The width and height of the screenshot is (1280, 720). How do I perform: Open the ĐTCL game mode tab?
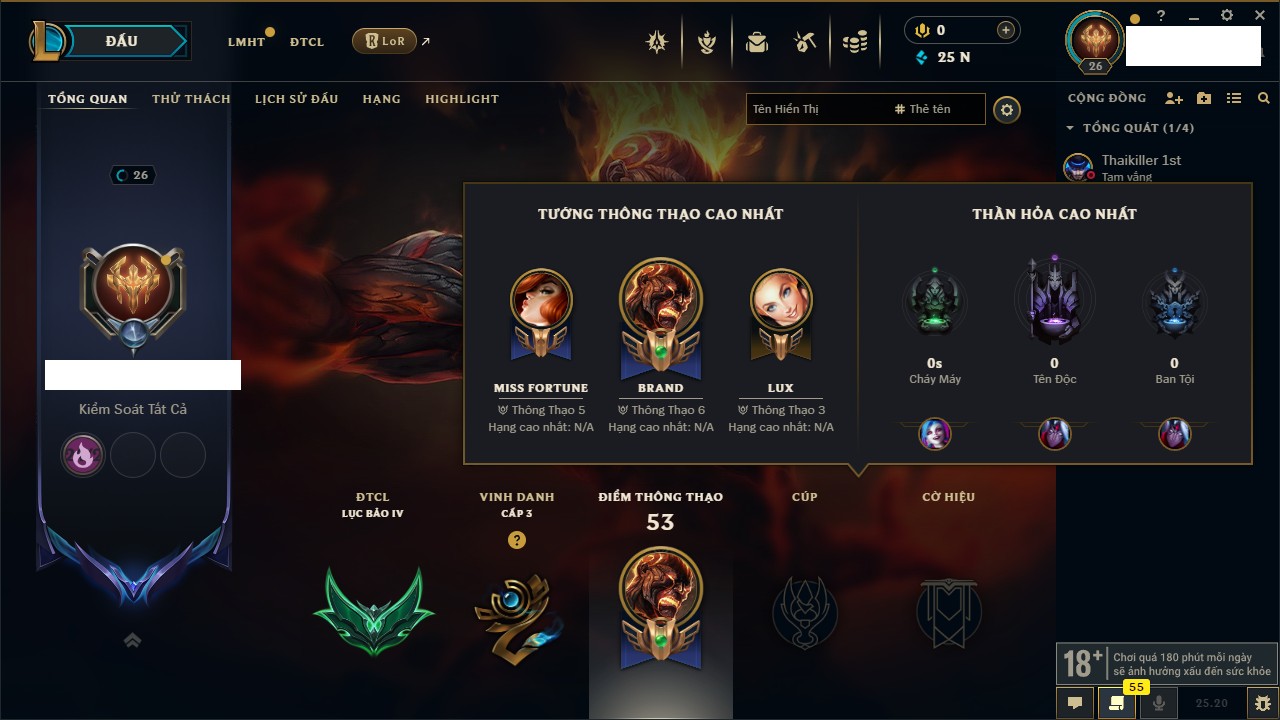pos(307,42)
